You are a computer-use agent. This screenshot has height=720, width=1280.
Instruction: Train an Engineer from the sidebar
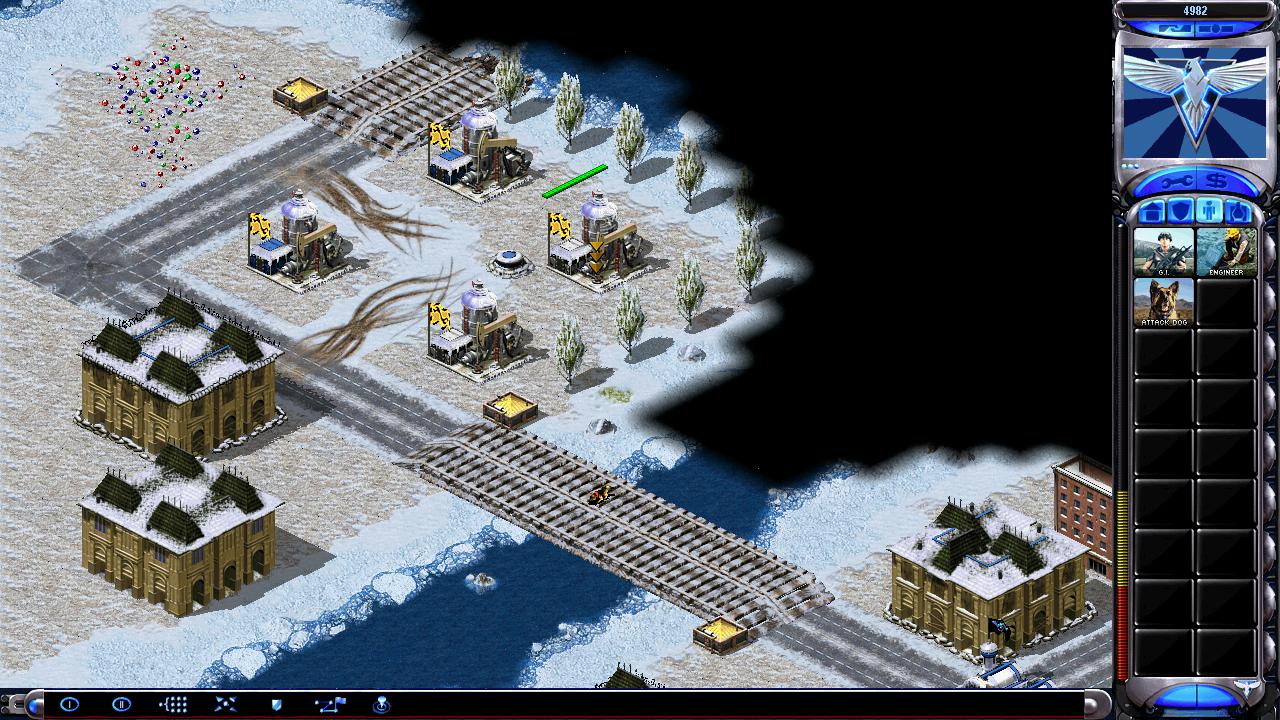(x=1226, y=252)
